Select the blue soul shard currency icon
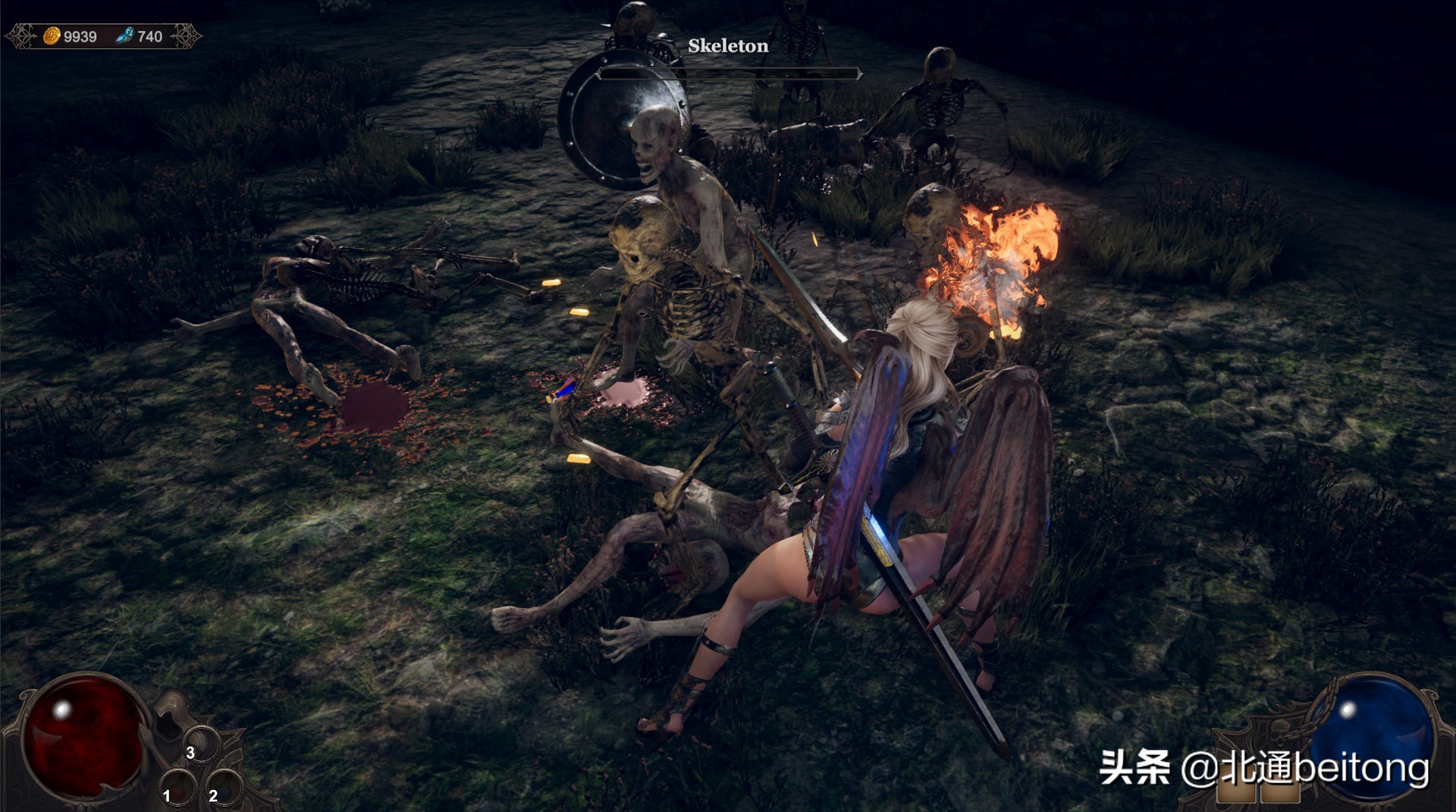1456x812 pixels. [x=127, y=33]
